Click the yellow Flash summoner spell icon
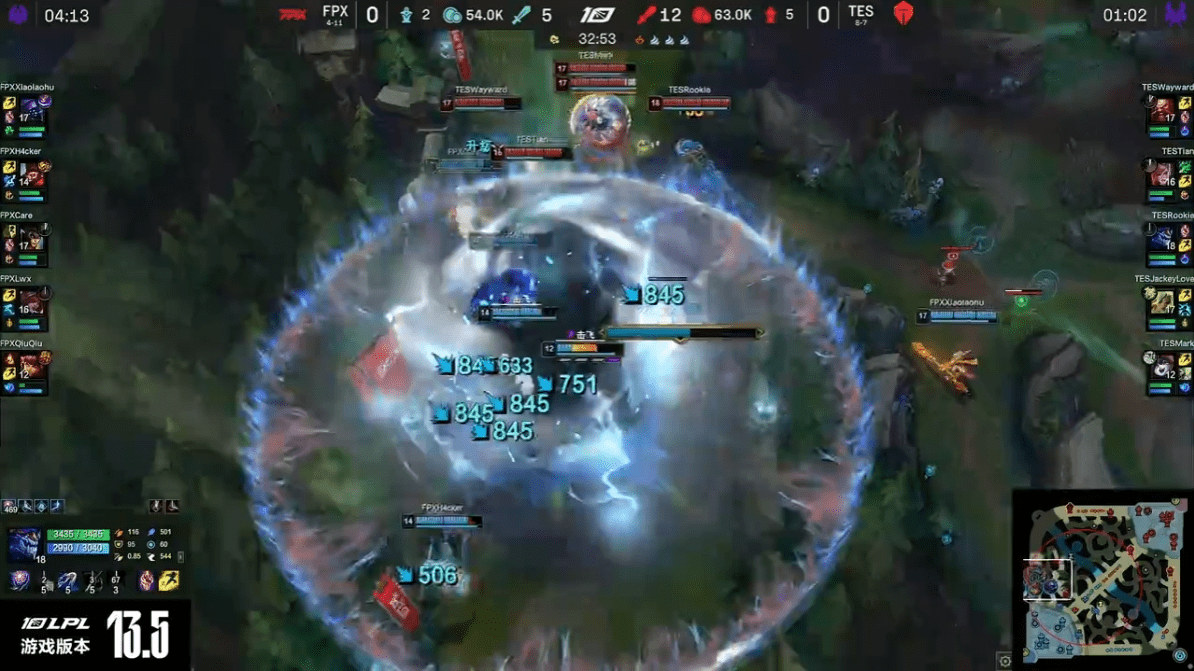The height and width of the screenshot is (671, 1194). (169, 580)
